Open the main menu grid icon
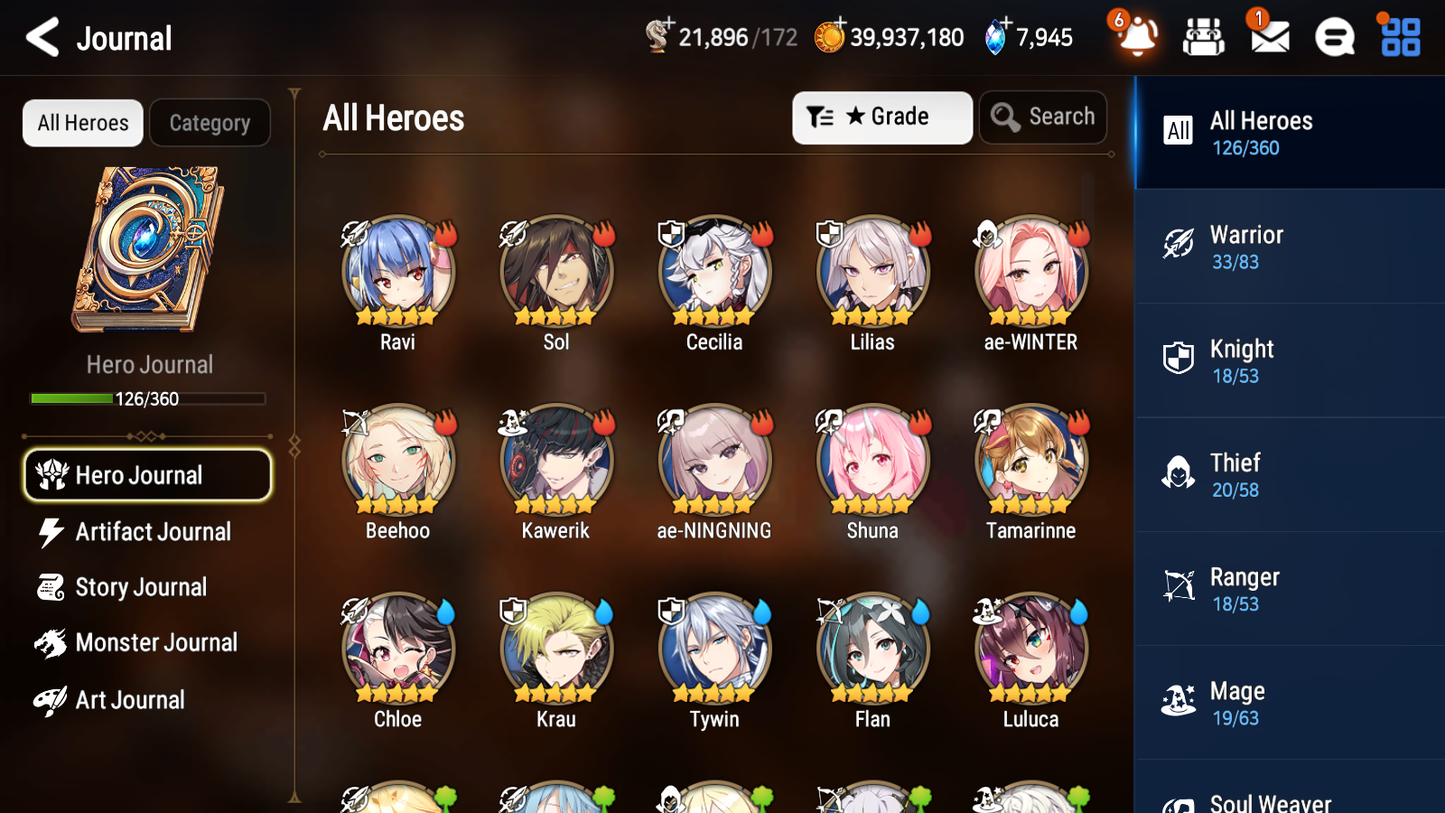Viewport: 1445px width, 813px height. [1398, 37]
